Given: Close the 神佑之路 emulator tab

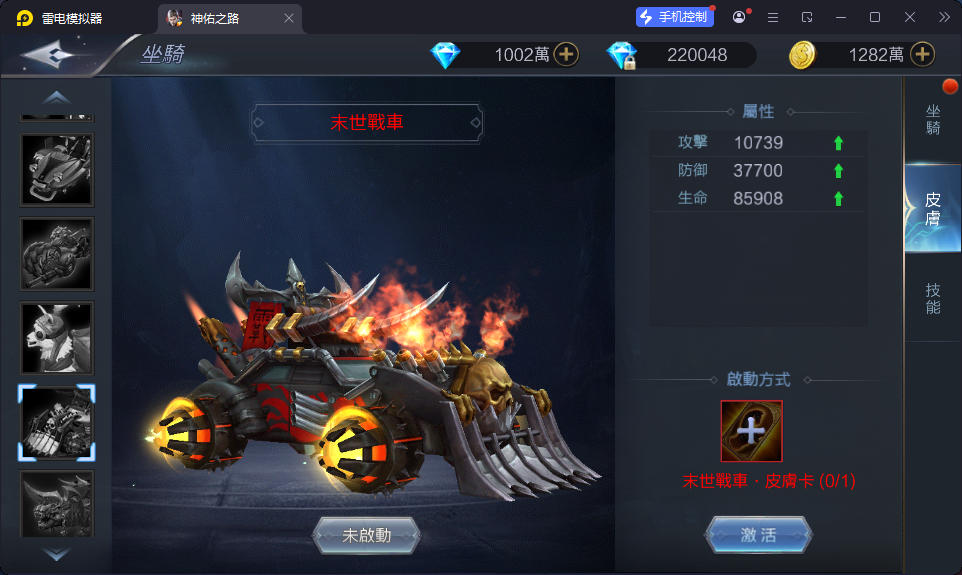Looking at the screenshot, I should pyautogui.click(x=289, y=18).
